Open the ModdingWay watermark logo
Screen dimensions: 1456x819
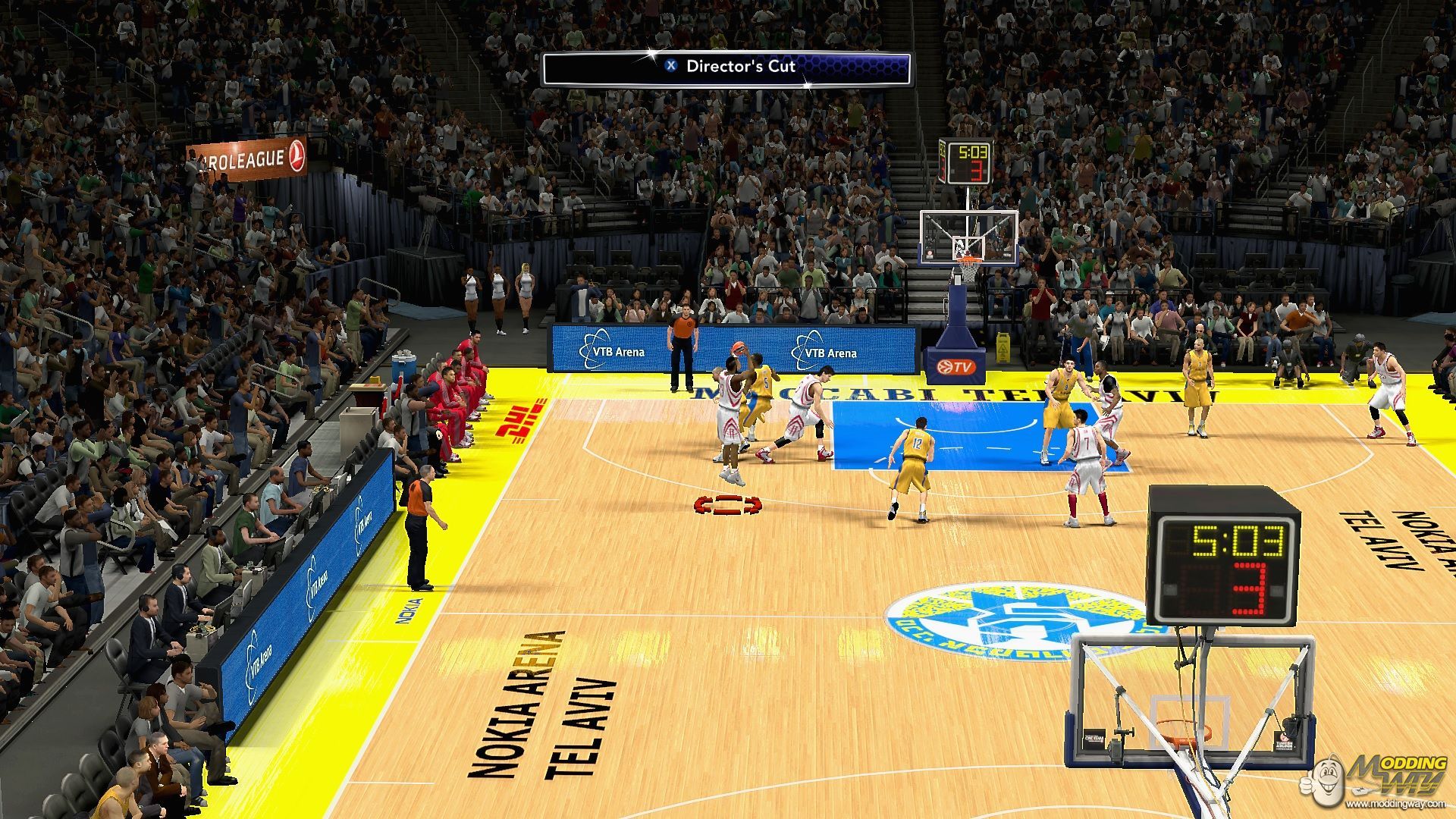[1376, 779]
